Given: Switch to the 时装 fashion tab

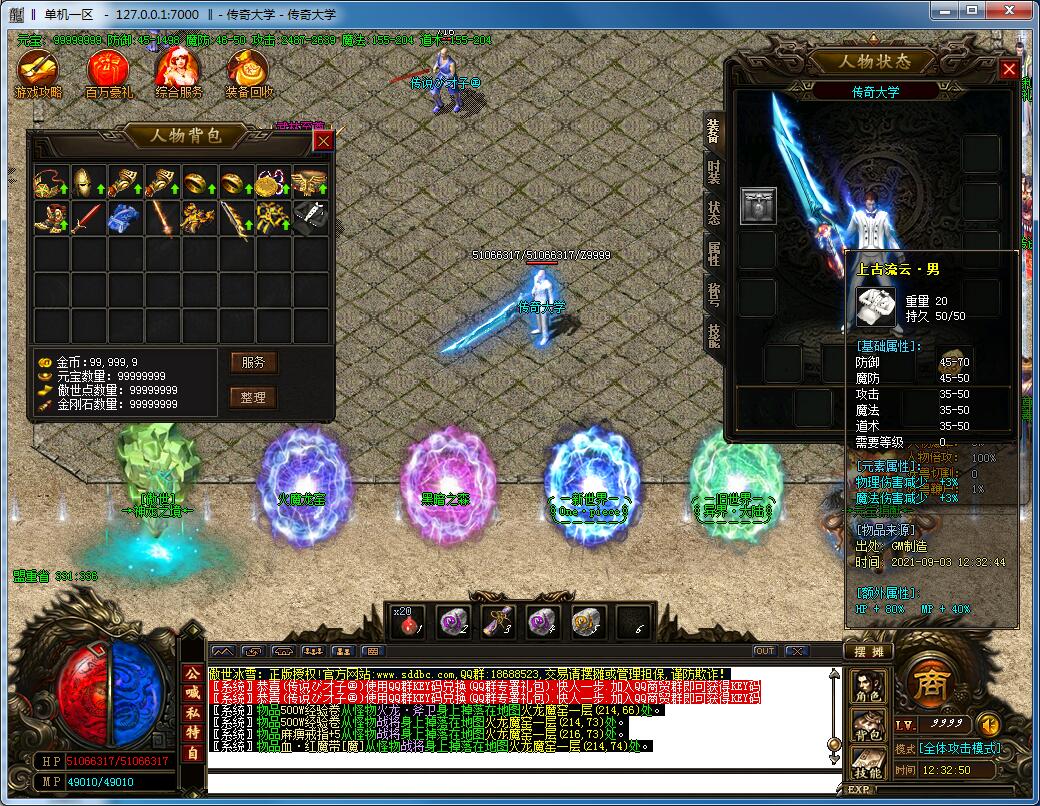Looking at the screenshot, I should pyautogui.click(x=713, y=171).
